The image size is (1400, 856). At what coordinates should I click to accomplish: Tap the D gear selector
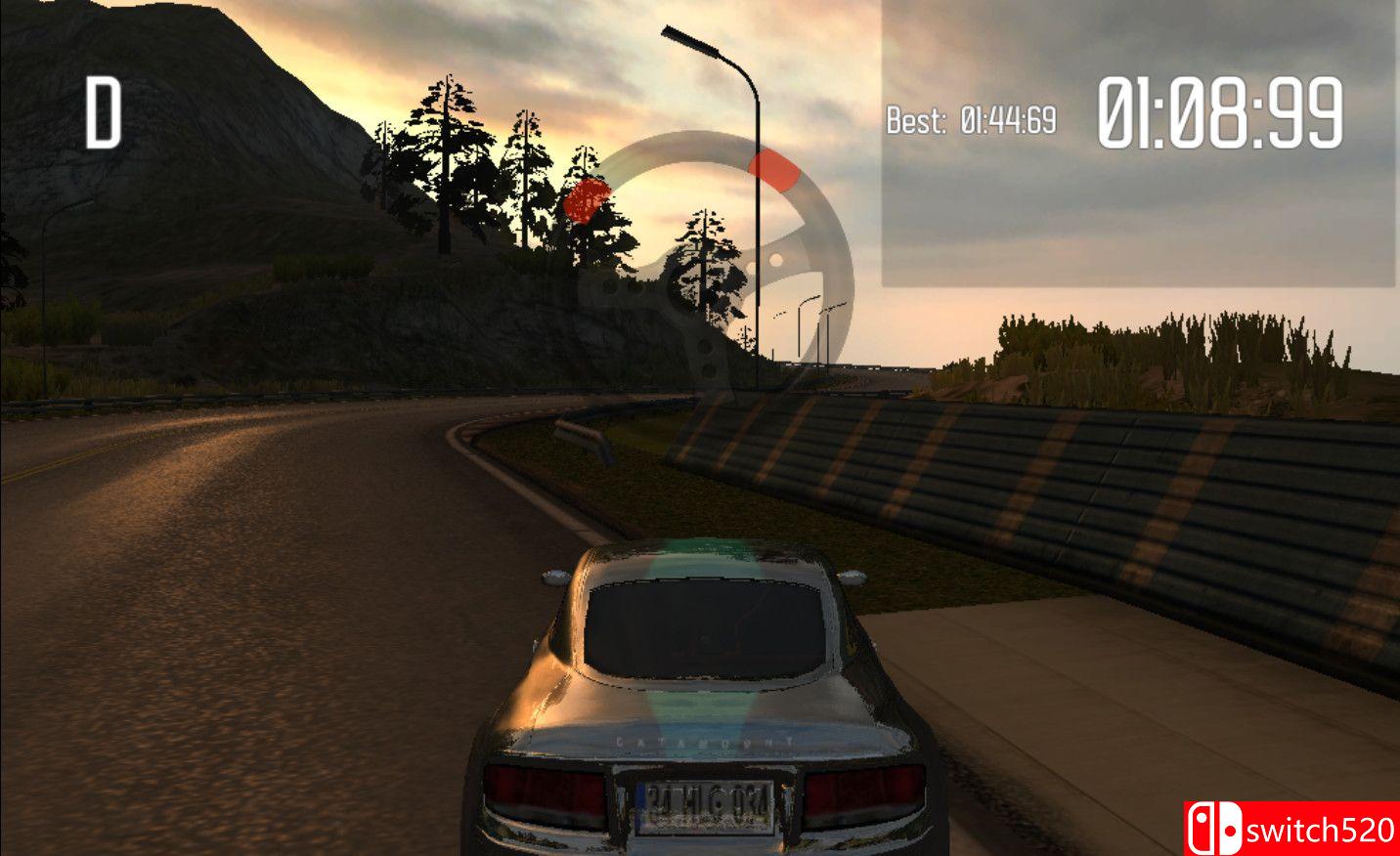(x=103, y=113)
